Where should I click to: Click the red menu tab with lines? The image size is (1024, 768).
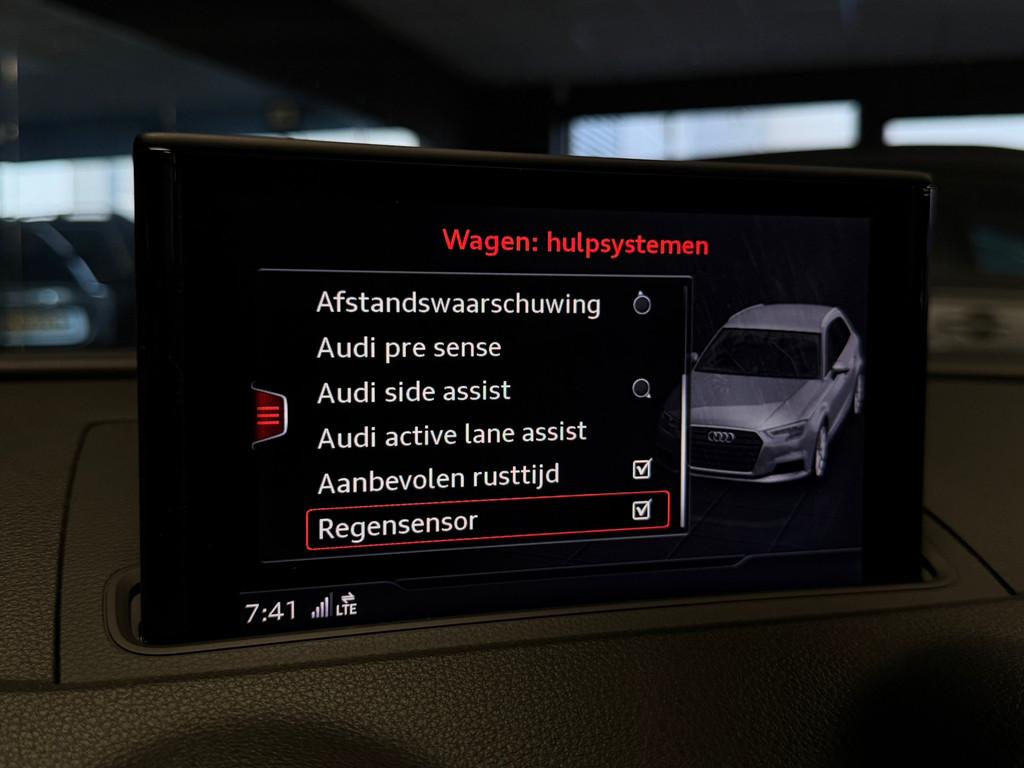[269, 412]
